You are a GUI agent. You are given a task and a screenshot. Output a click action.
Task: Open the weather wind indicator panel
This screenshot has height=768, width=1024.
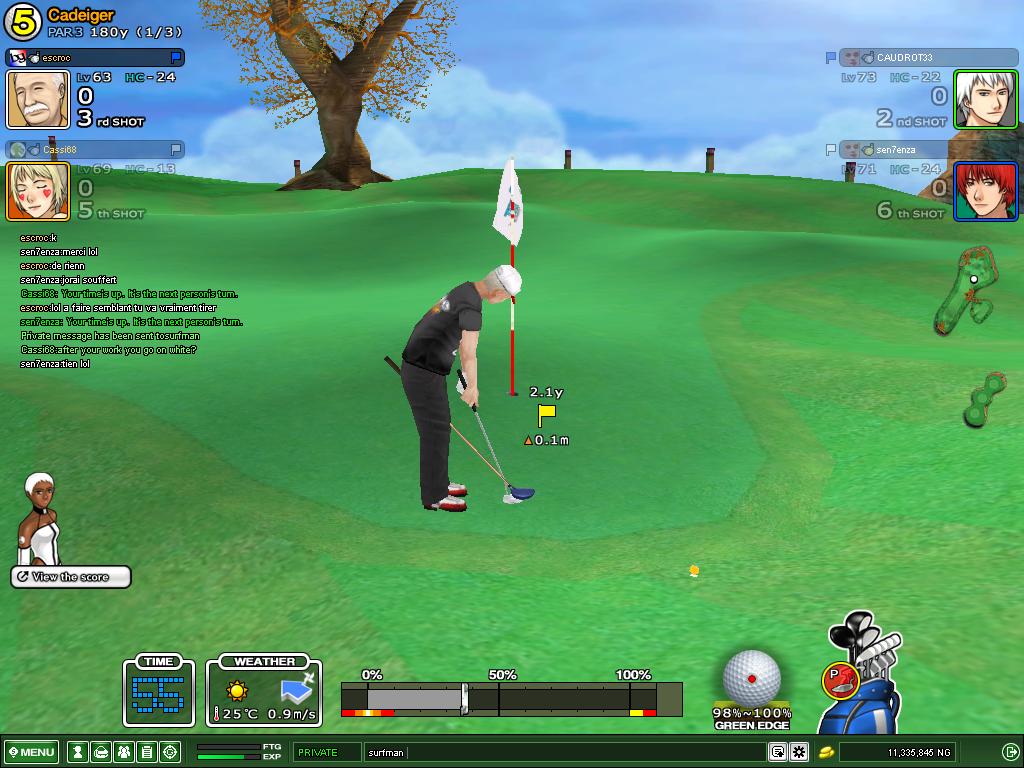(x=264, y=691)
